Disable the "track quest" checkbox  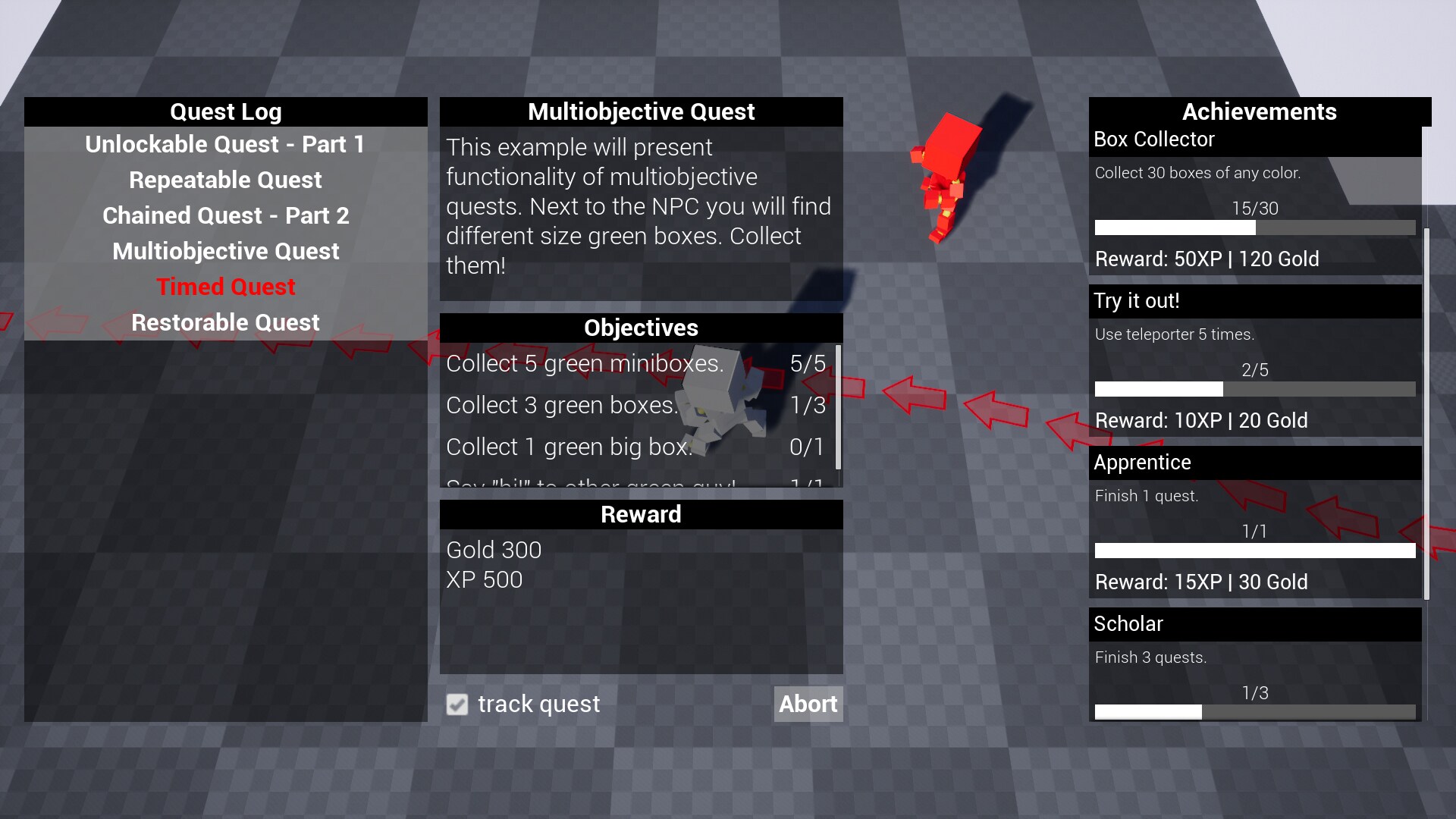[457, 704]
